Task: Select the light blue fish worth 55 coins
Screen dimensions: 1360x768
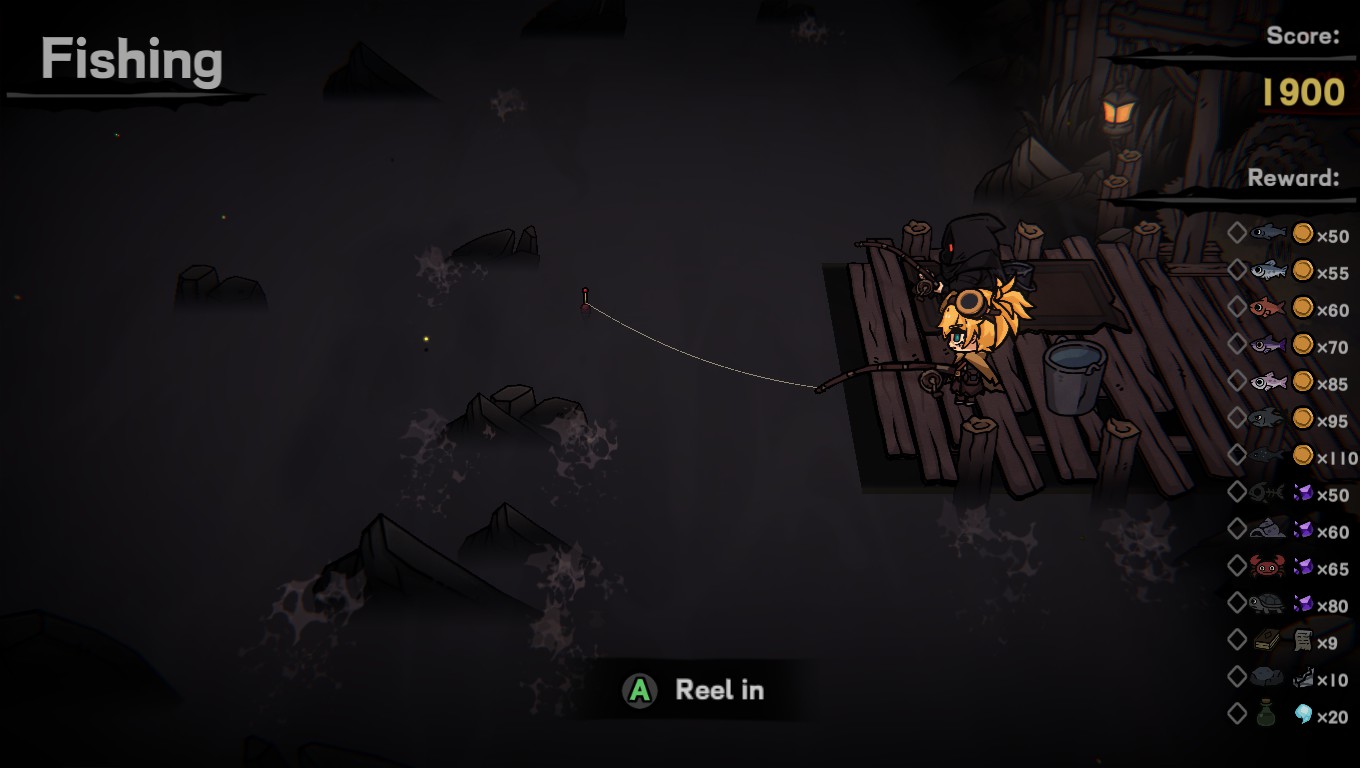Action: tap(1267, 271)
